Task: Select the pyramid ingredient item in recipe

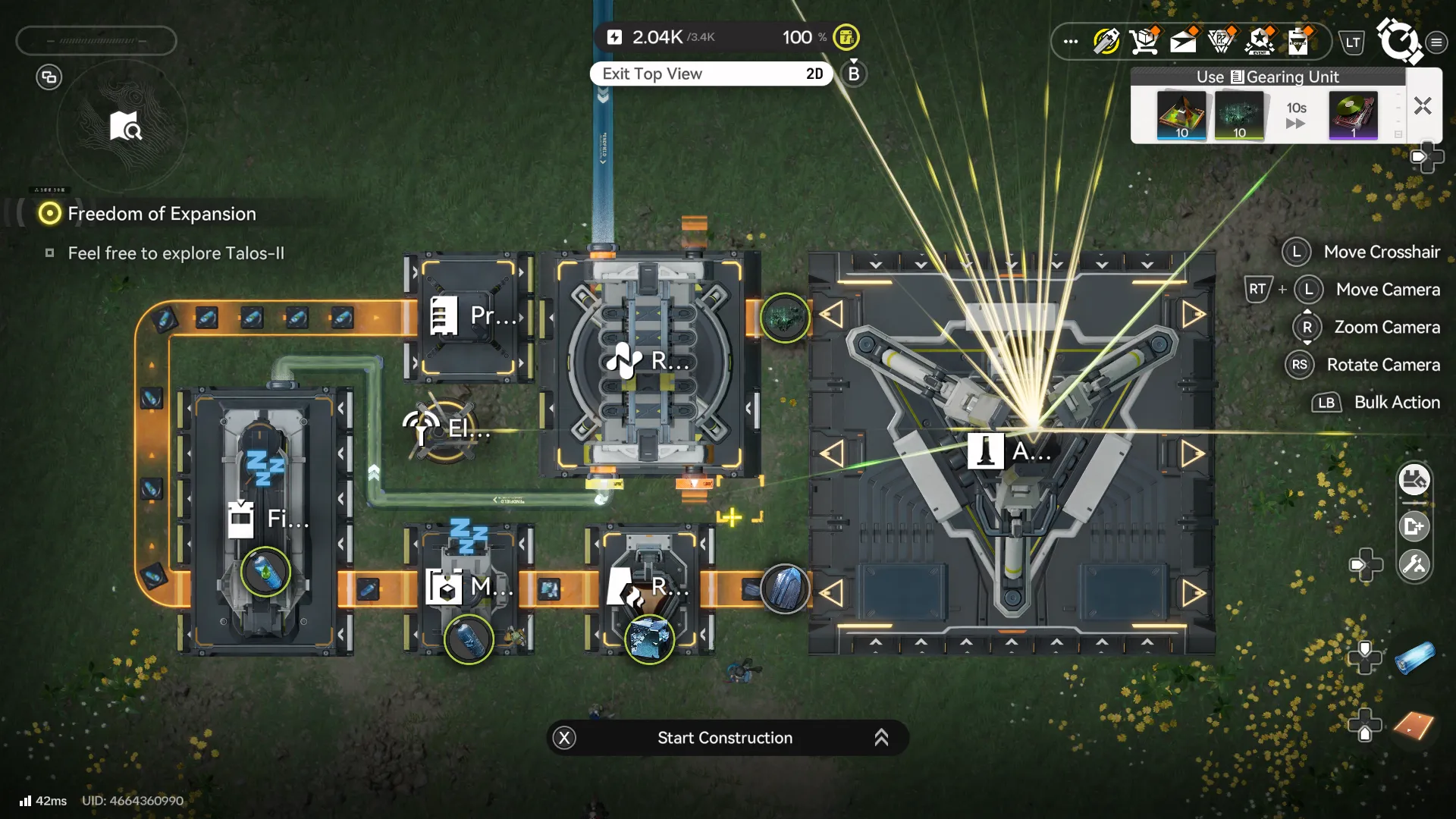Action: (x=1181, y=115)
